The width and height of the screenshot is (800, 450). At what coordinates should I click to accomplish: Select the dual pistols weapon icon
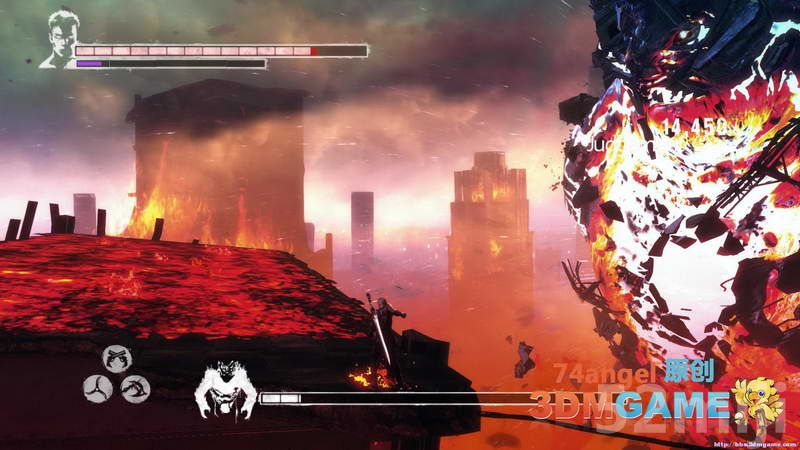[117, 360]
